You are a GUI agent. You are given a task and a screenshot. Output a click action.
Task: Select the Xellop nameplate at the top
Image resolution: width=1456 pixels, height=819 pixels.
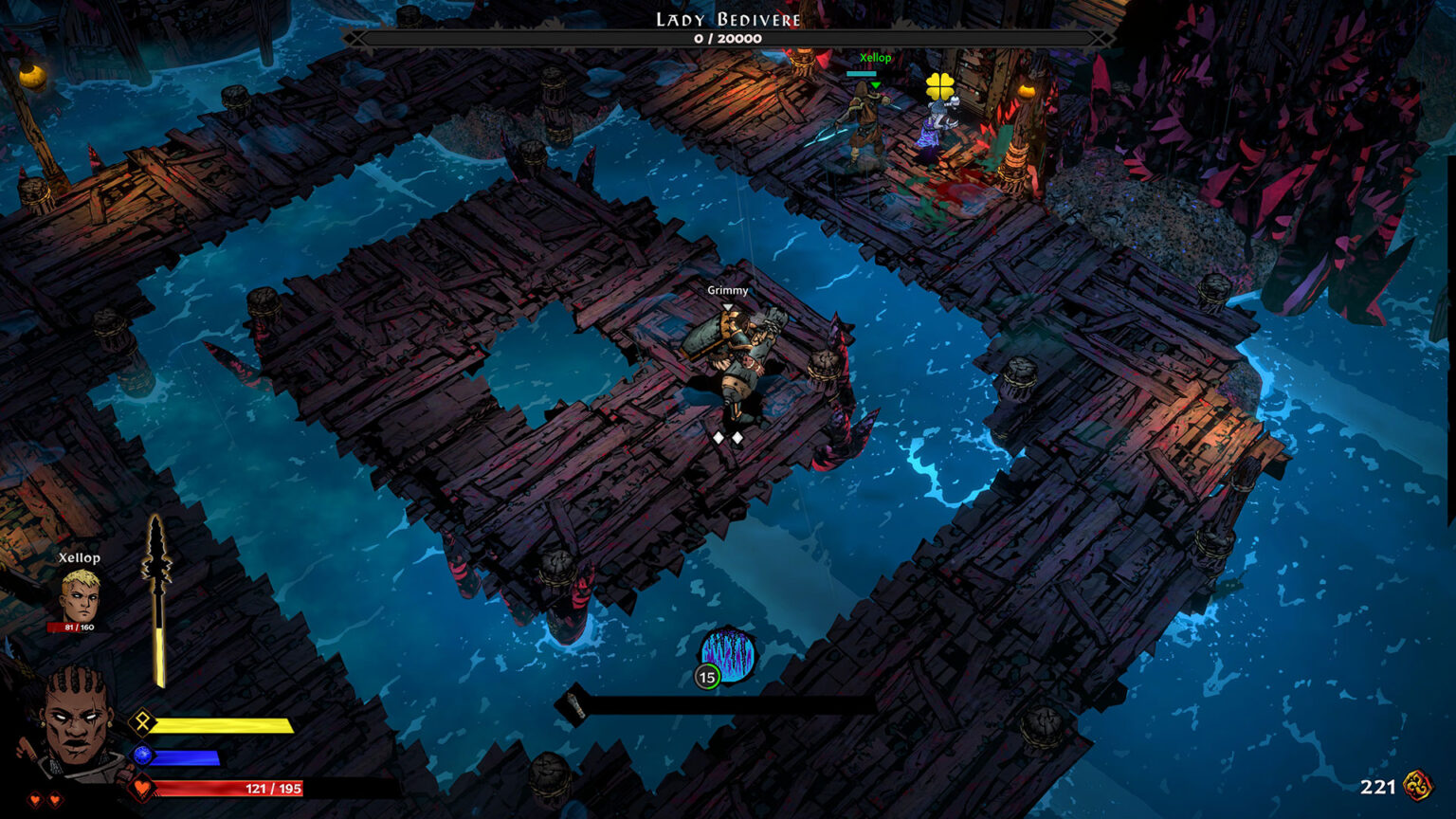tap(876, 58)
